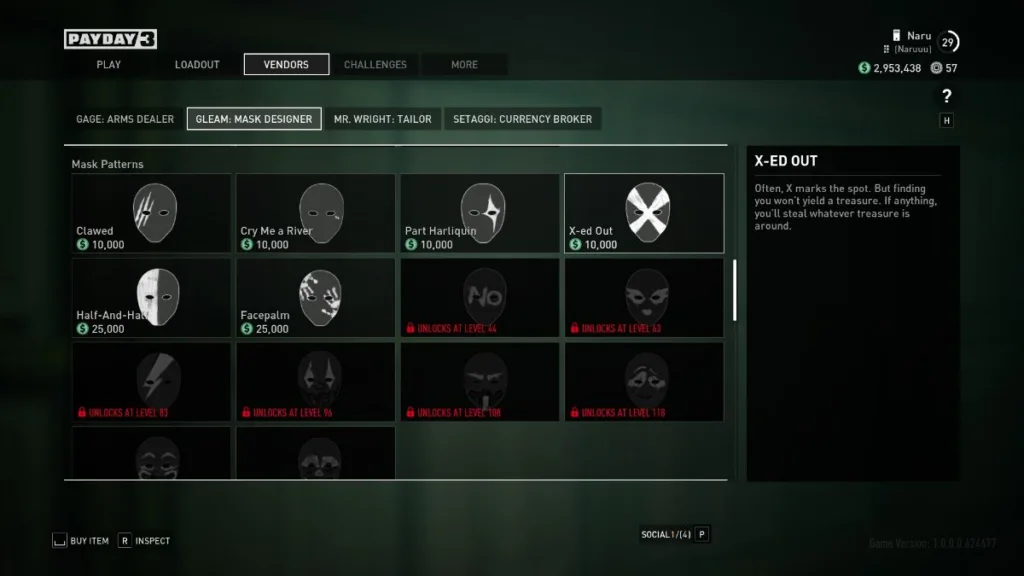Select the Clawed mask pattern
1024x576 pixels.
click(151, 213)
